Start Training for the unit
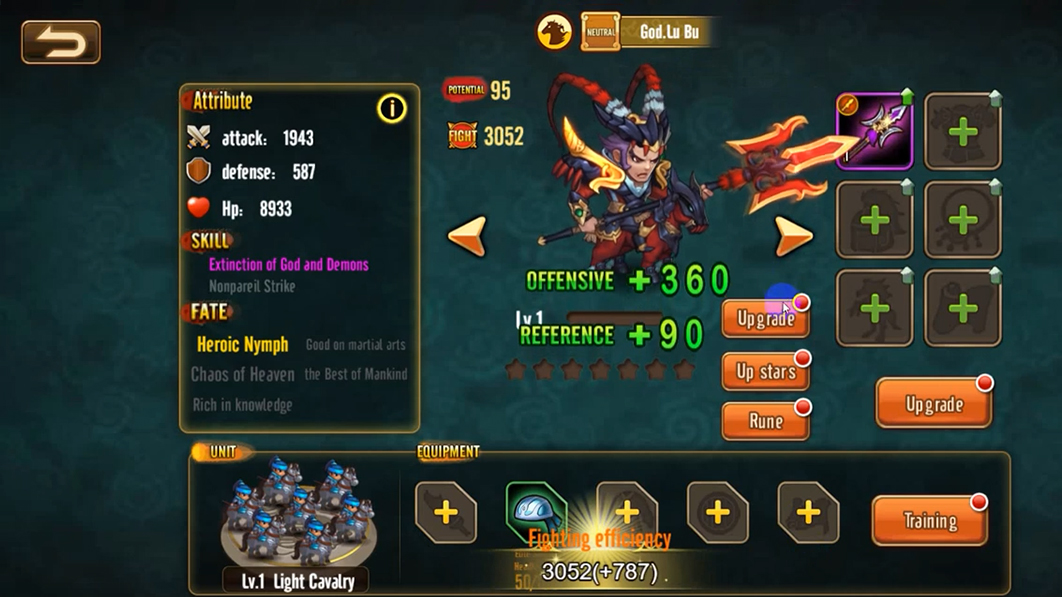 [x=929, y=521]
